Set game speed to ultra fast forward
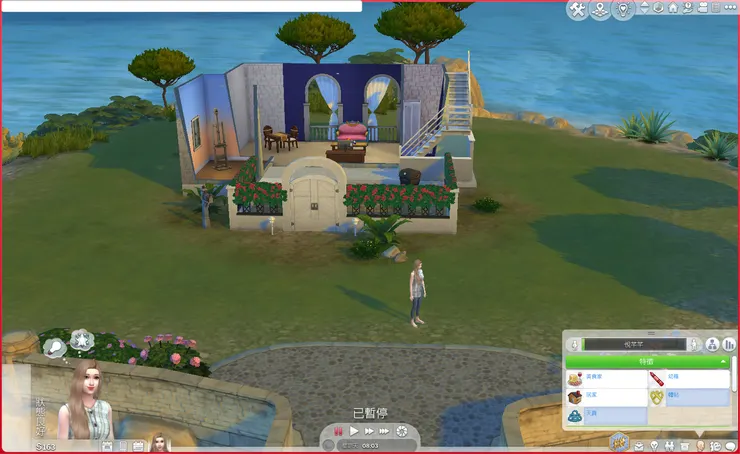The width and height of the screenshot is (740, 454). coord(384,430)
